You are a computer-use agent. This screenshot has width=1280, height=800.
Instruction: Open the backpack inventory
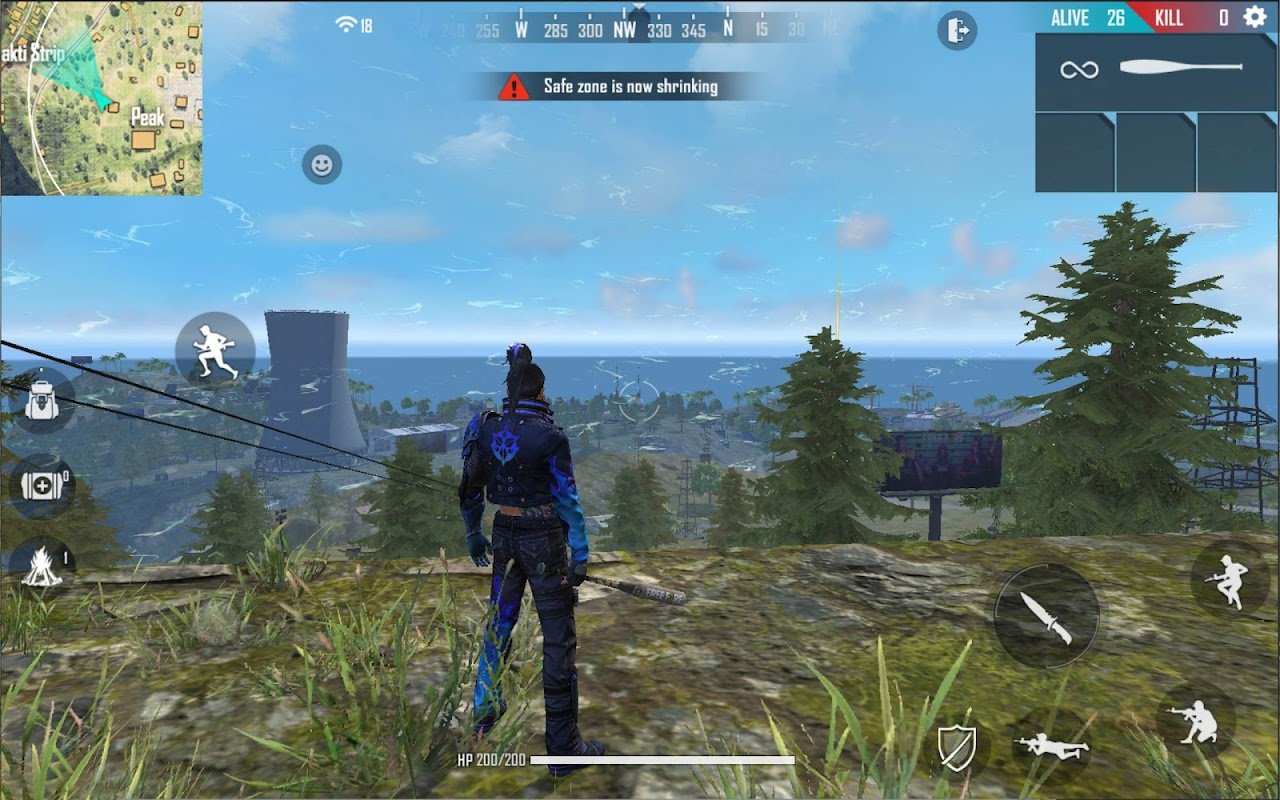coord(40,400)
